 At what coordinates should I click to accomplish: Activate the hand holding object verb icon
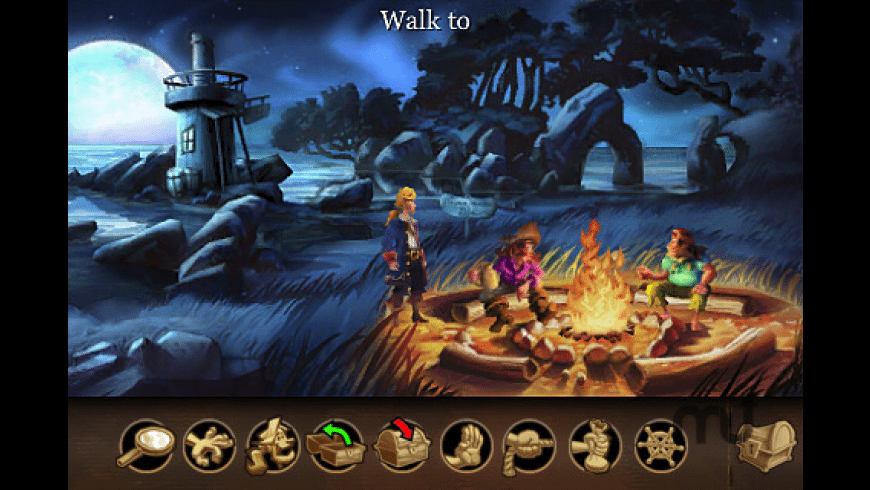coord(595,445)
